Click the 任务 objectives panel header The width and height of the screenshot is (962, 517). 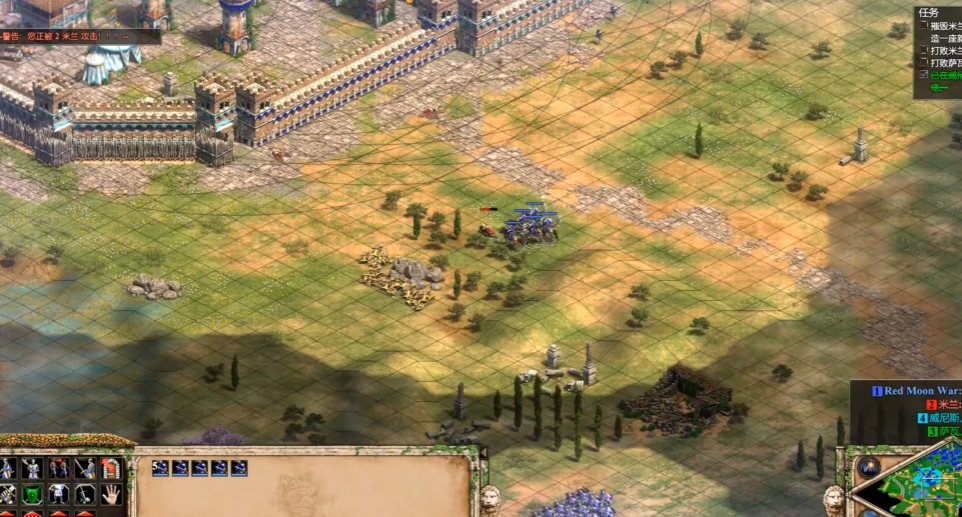928,13
